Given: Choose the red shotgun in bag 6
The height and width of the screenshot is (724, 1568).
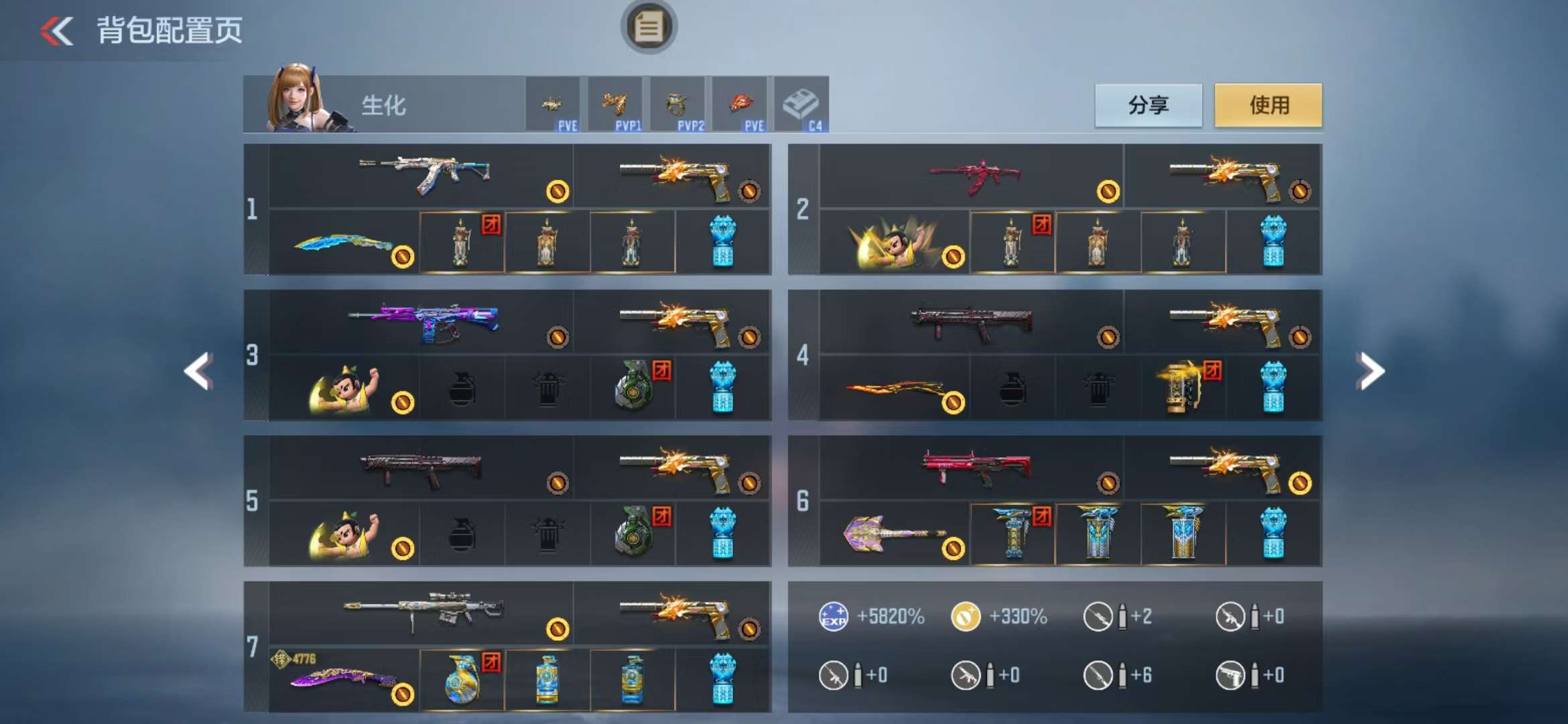Looking at the screenshot, I should click(976, 467).
